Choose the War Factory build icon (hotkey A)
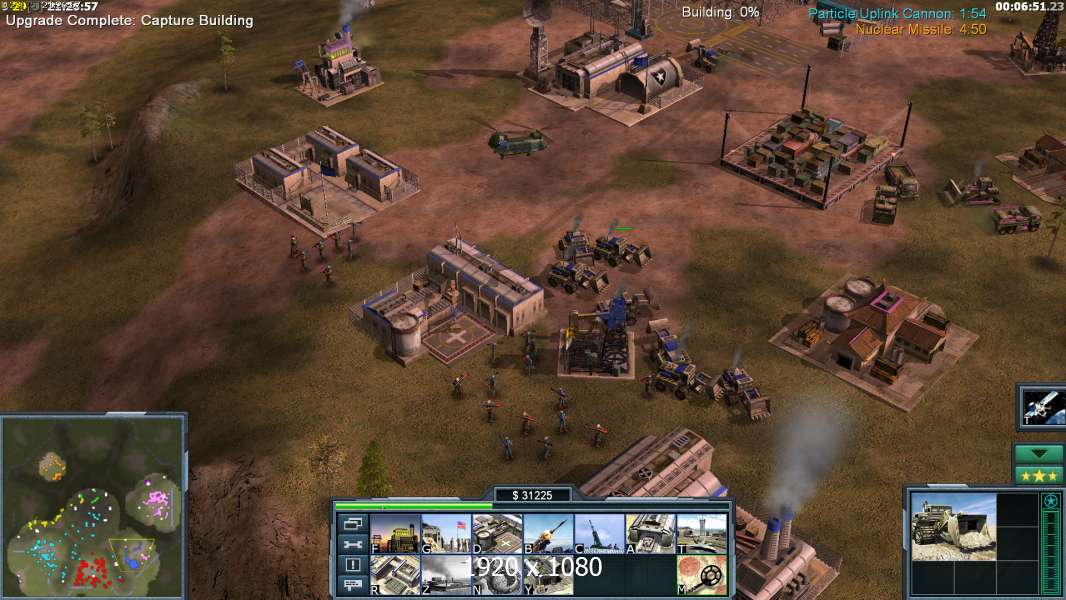 click(650, 534)
